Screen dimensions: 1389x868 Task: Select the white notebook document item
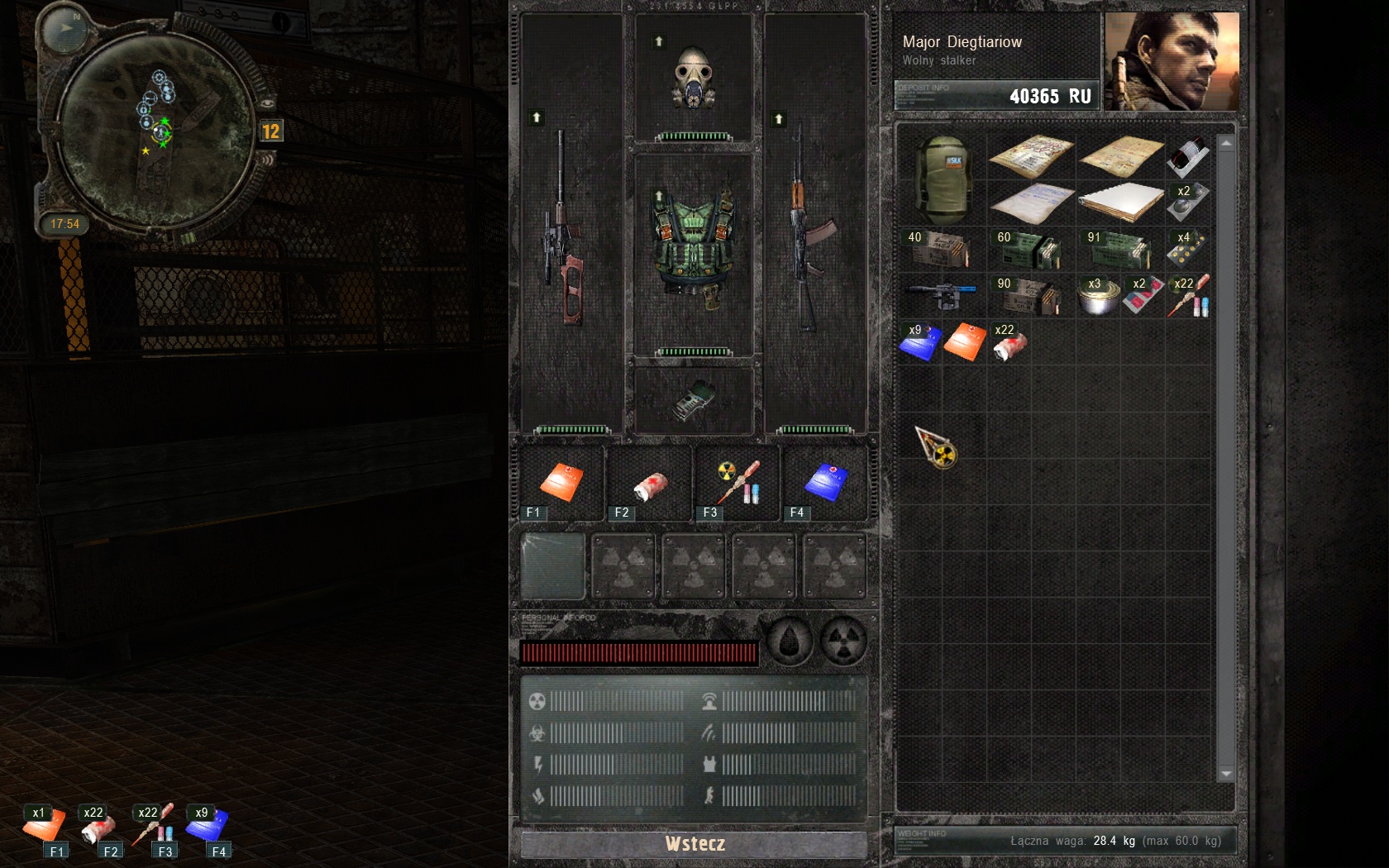click(x=1120, y=201)
